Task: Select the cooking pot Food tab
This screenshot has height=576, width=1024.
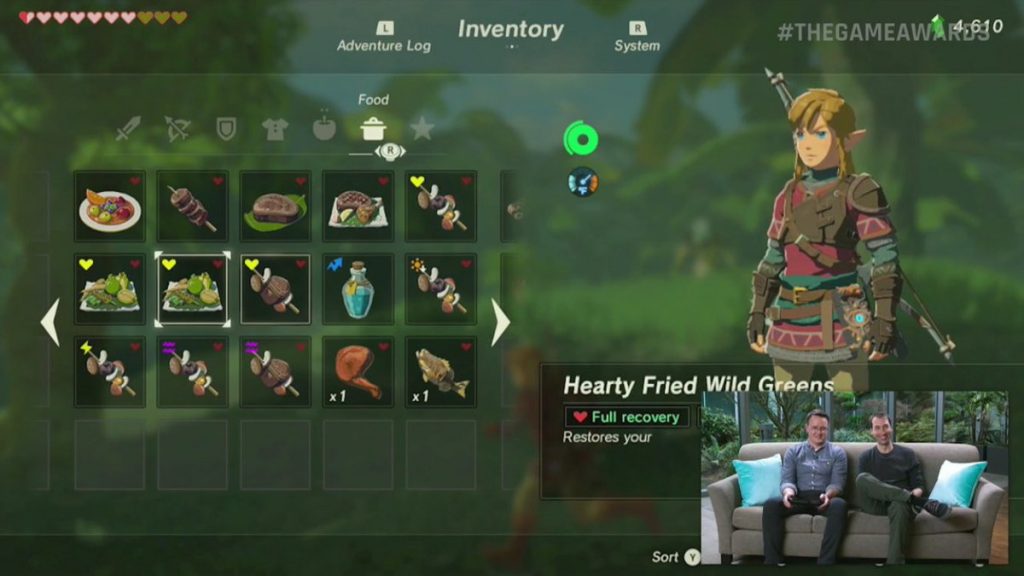Action: tap(373, 129)
